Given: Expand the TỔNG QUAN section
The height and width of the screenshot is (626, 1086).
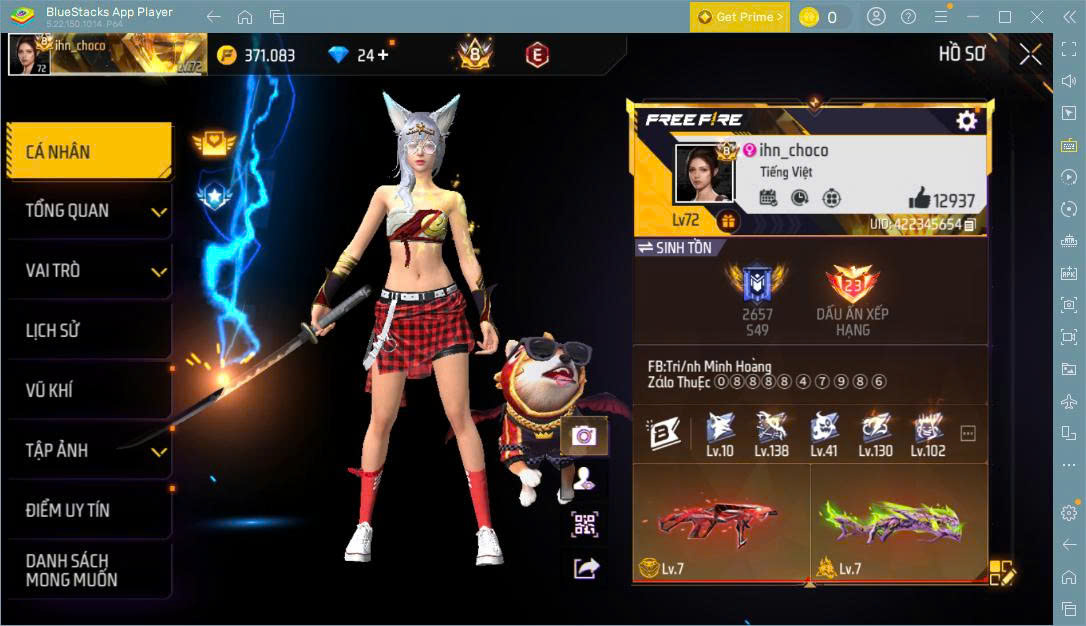Looking at the screenshot, I should [x=88, y=211].
